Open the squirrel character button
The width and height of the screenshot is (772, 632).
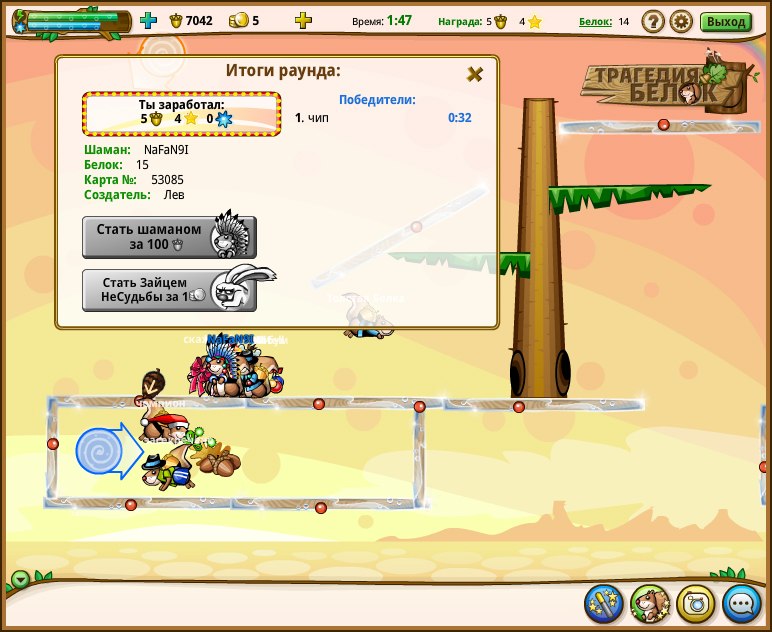click(x=650, y=603)
